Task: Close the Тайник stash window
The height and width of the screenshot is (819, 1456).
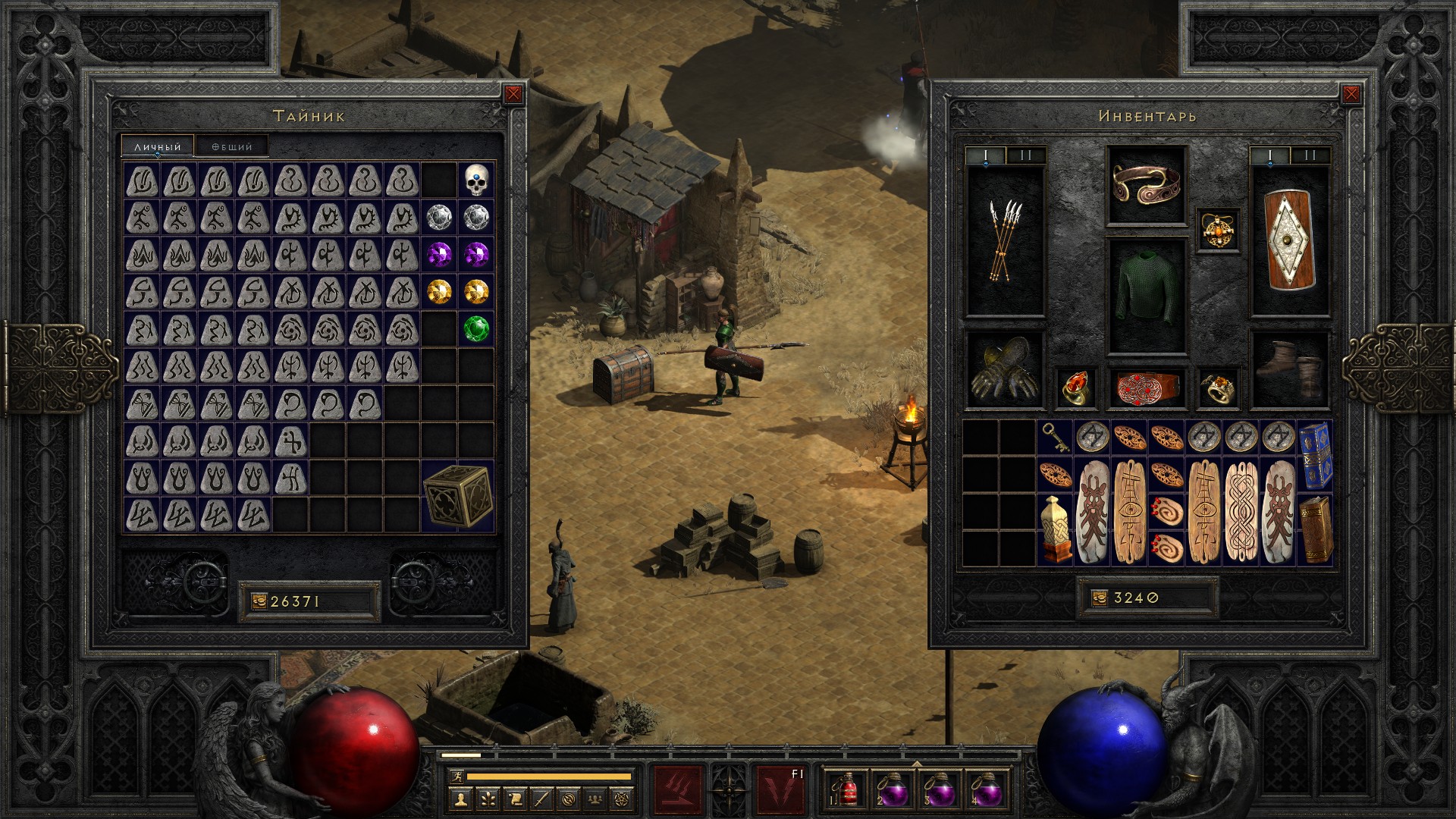Action: (x=513, y=94)
